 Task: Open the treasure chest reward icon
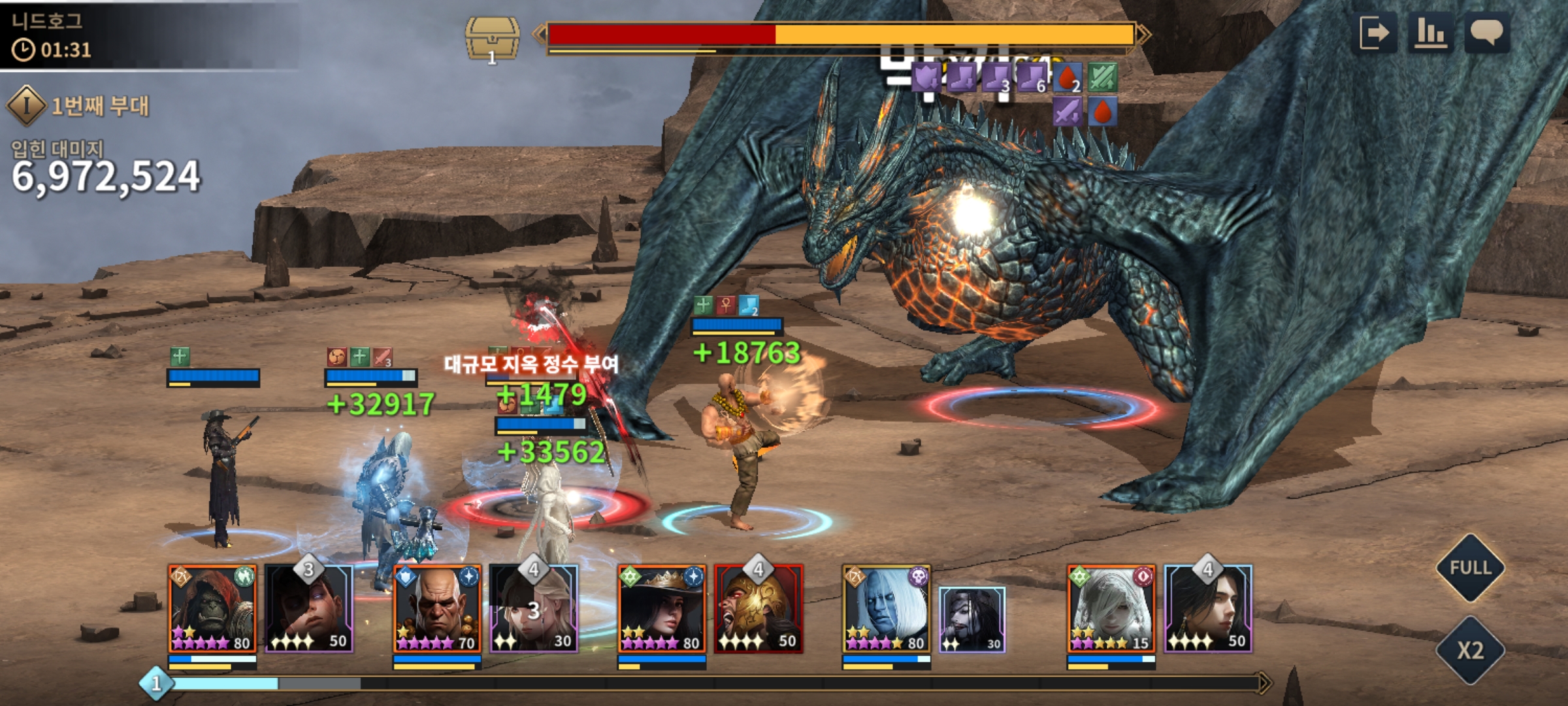click(x=492, y=39)
